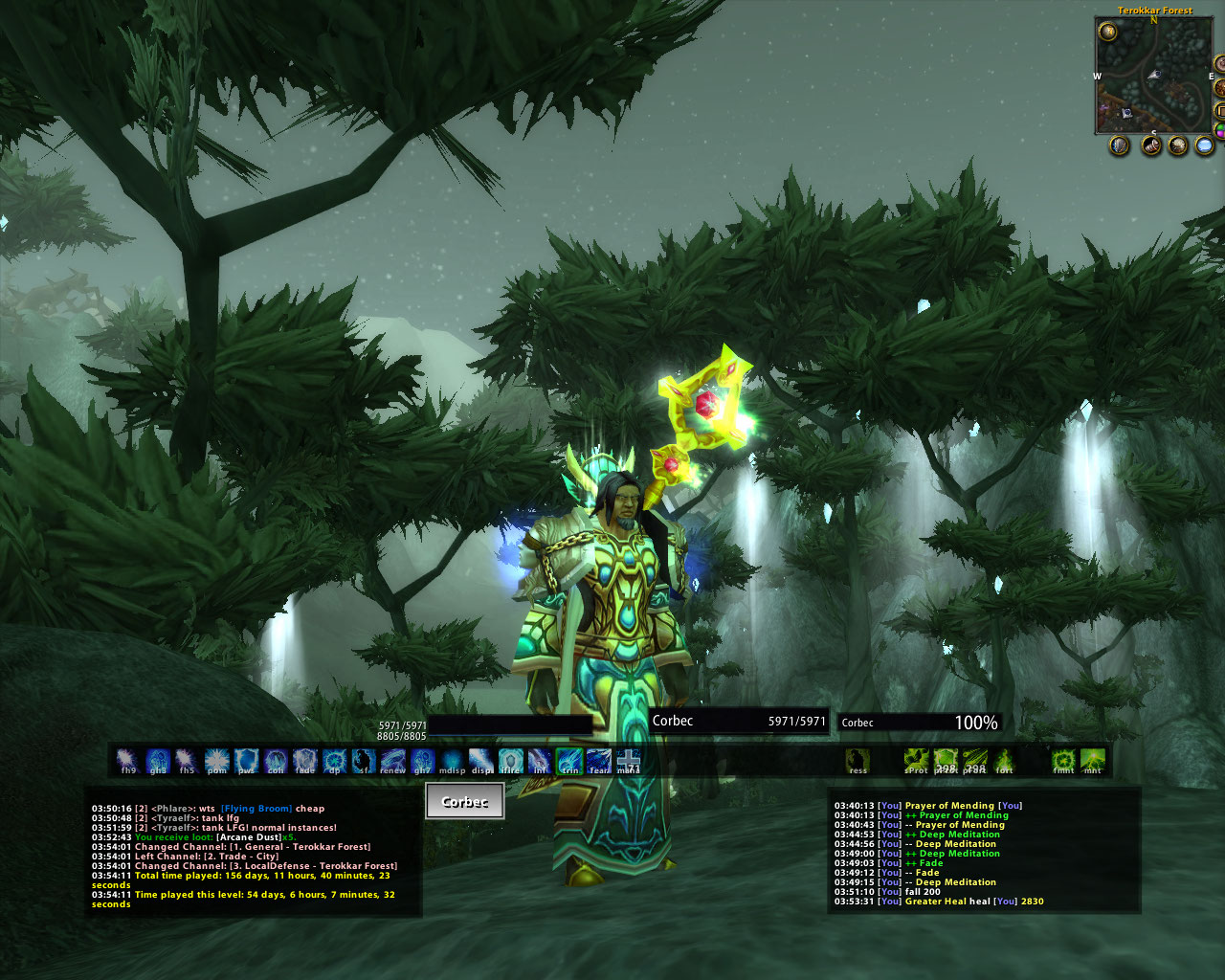Use the mdisp mass dispel icon
The height and width of the screenshot is (980, 1225).
click(452, 761)
